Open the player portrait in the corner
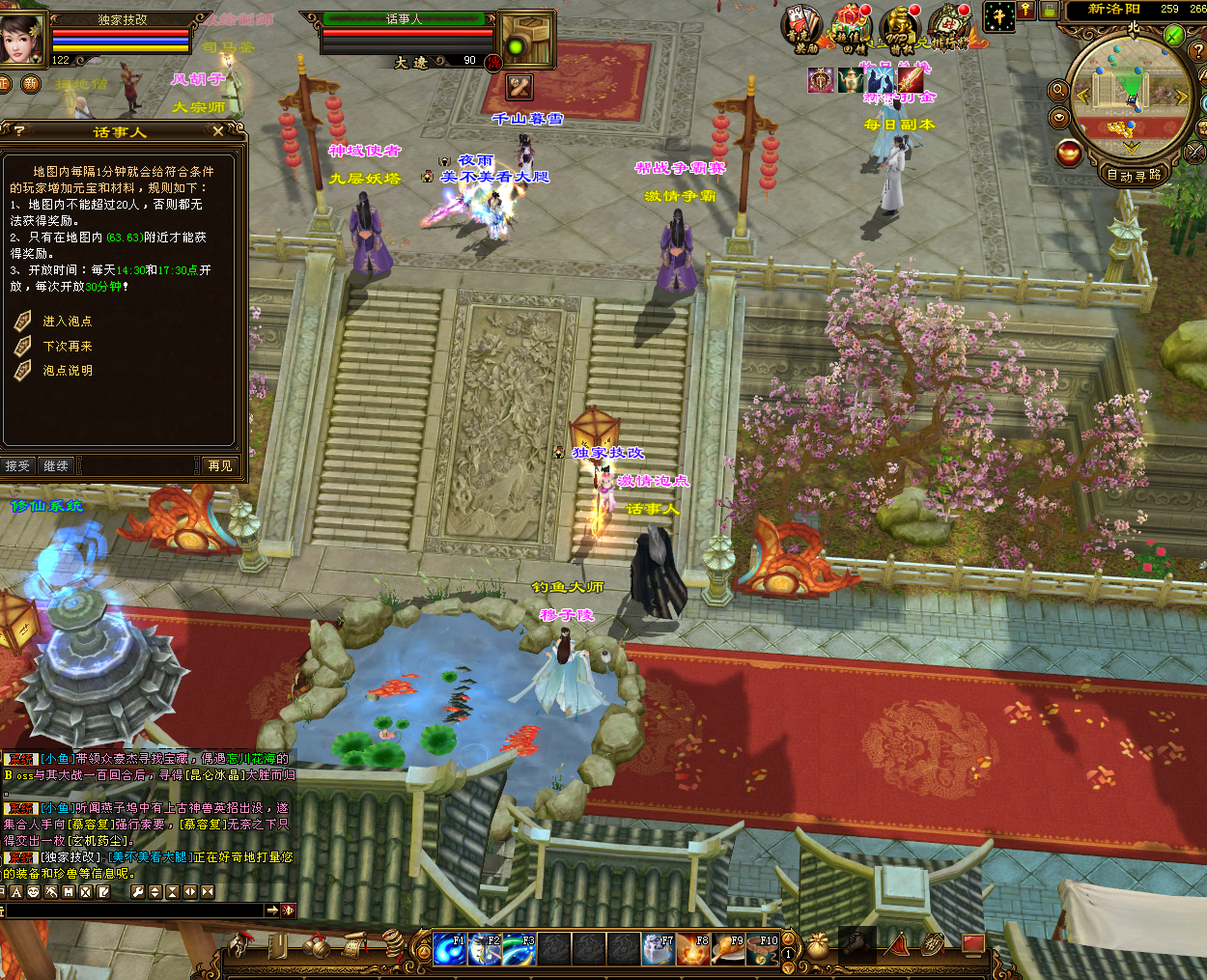The image size is (1207, 980). 21,39
